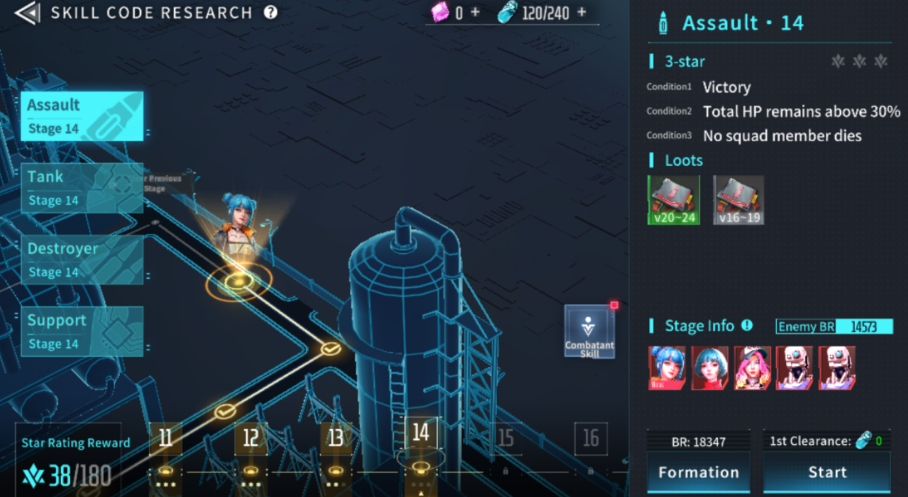The width and height of the screenshot is (908, 497).
Task: Select stage 11 on the track
Action: pyautogui.click(x=165, y=438)
